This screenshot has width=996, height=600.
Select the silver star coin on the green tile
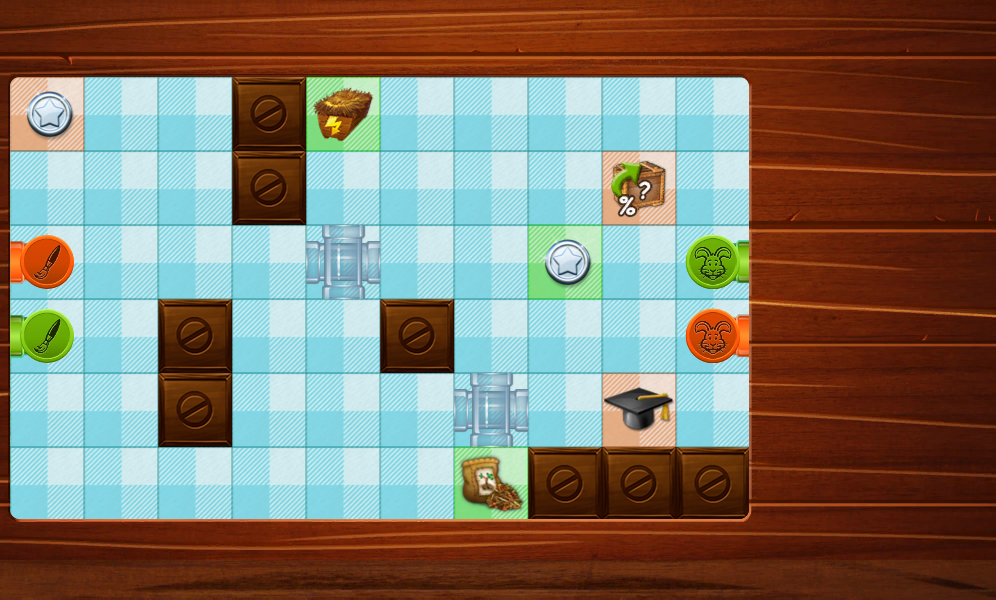coord(567,262)
